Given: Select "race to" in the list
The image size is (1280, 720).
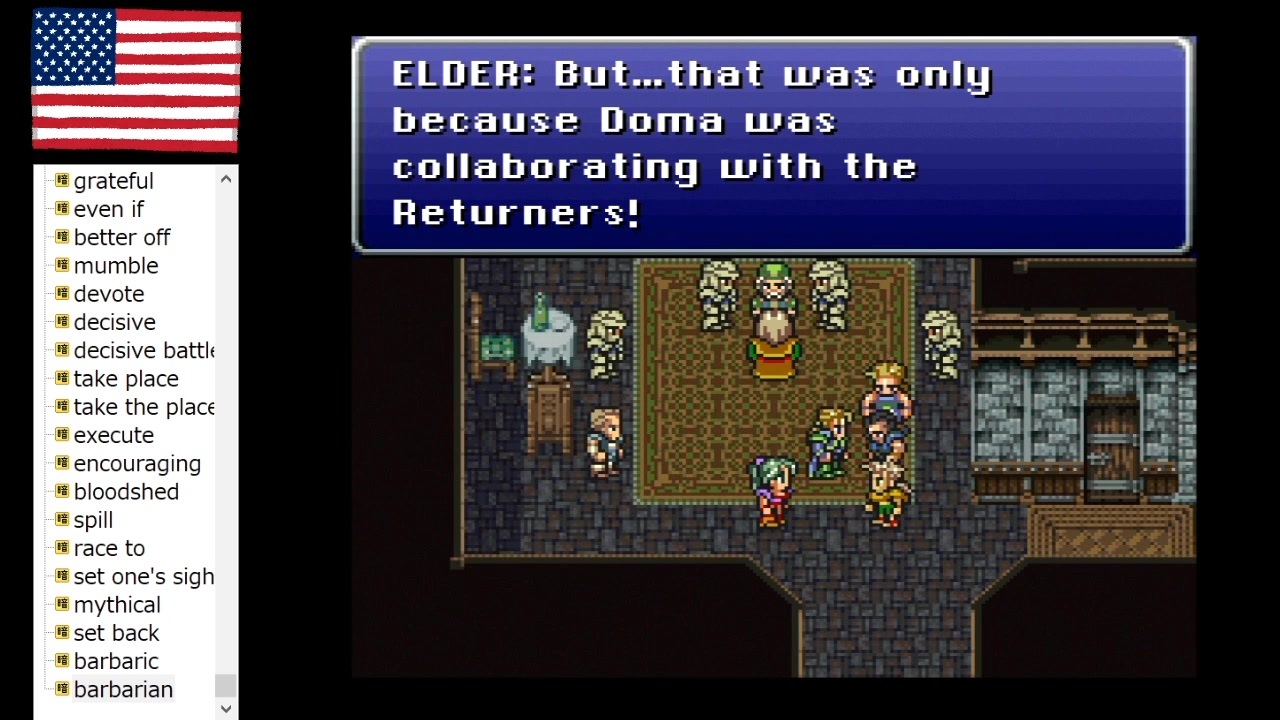Looking at the screenshot, I should coord(109,548).
